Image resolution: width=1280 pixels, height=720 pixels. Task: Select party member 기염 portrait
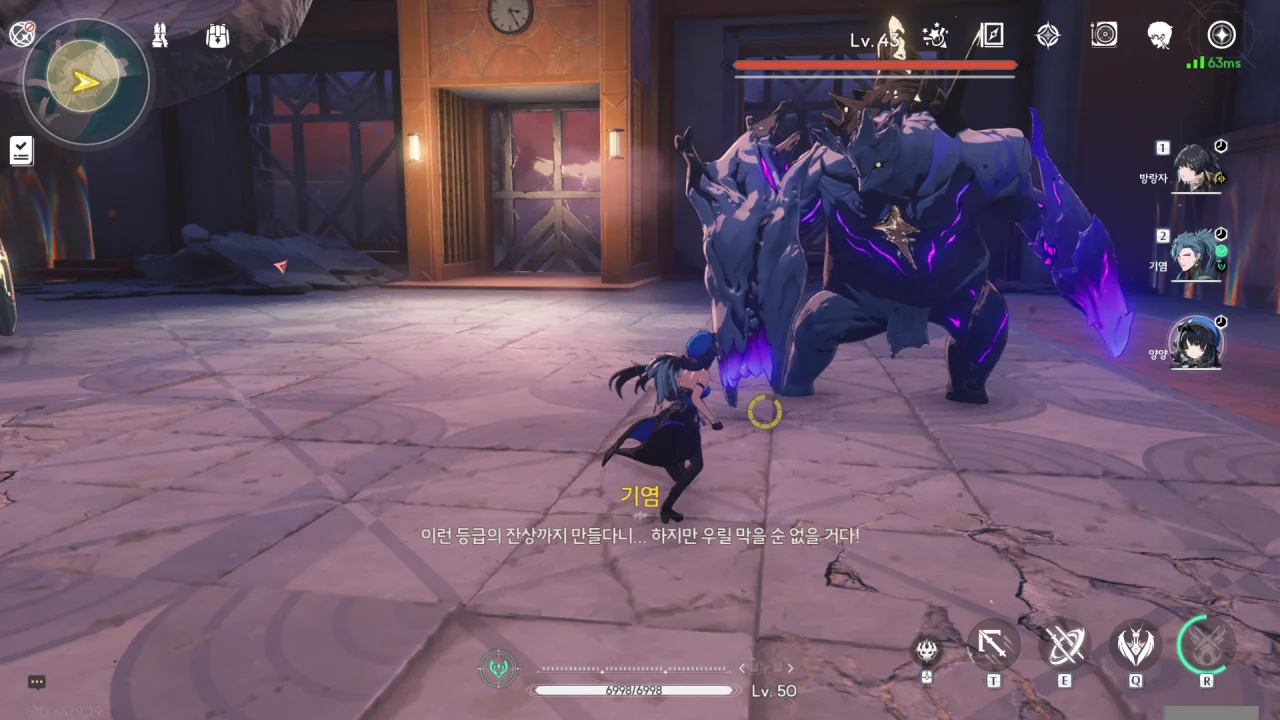click(x=1196, y=256)
